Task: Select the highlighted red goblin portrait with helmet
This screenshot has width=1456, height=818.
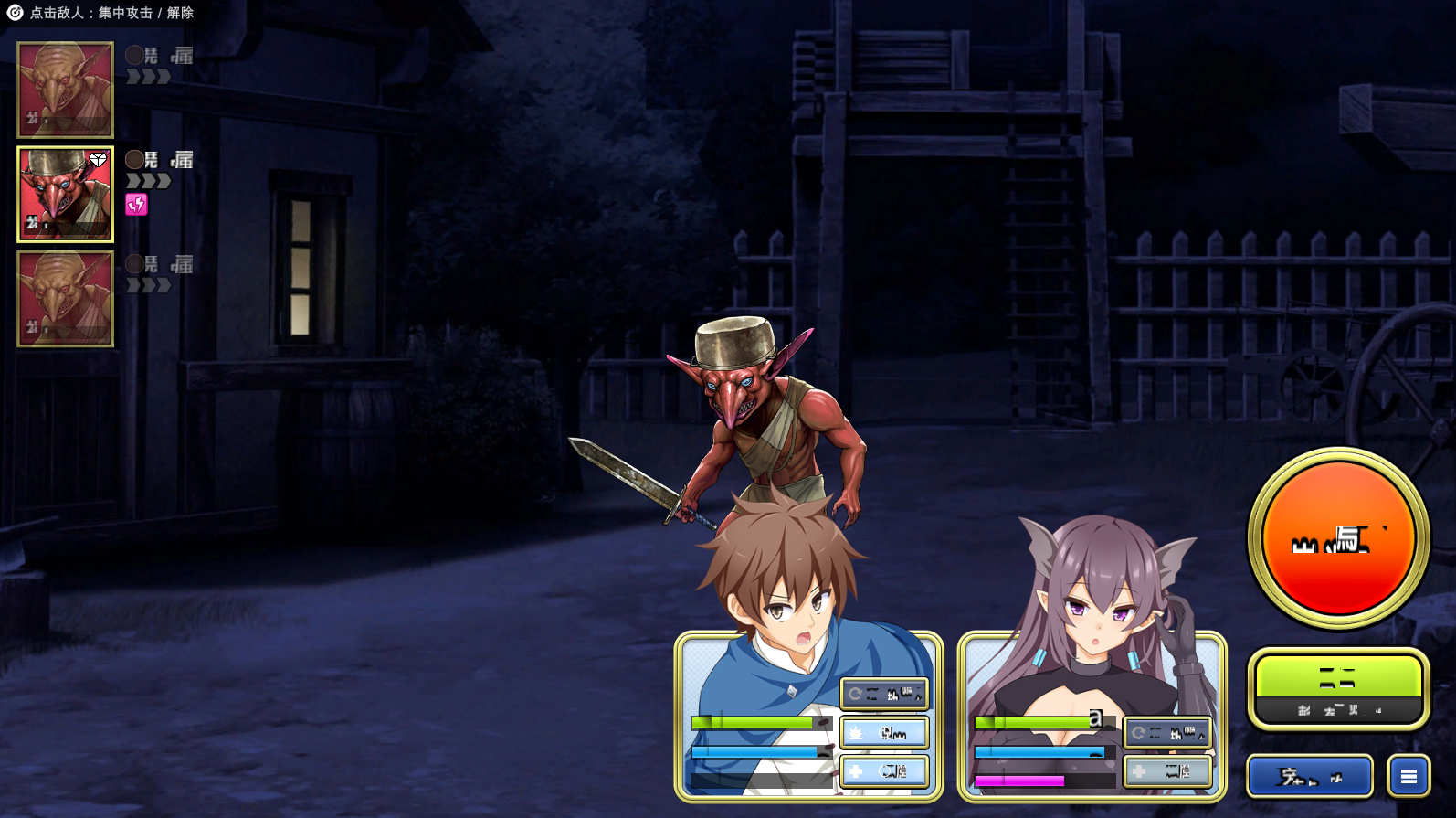Action: pyautogui.click(x=65, y=195)
